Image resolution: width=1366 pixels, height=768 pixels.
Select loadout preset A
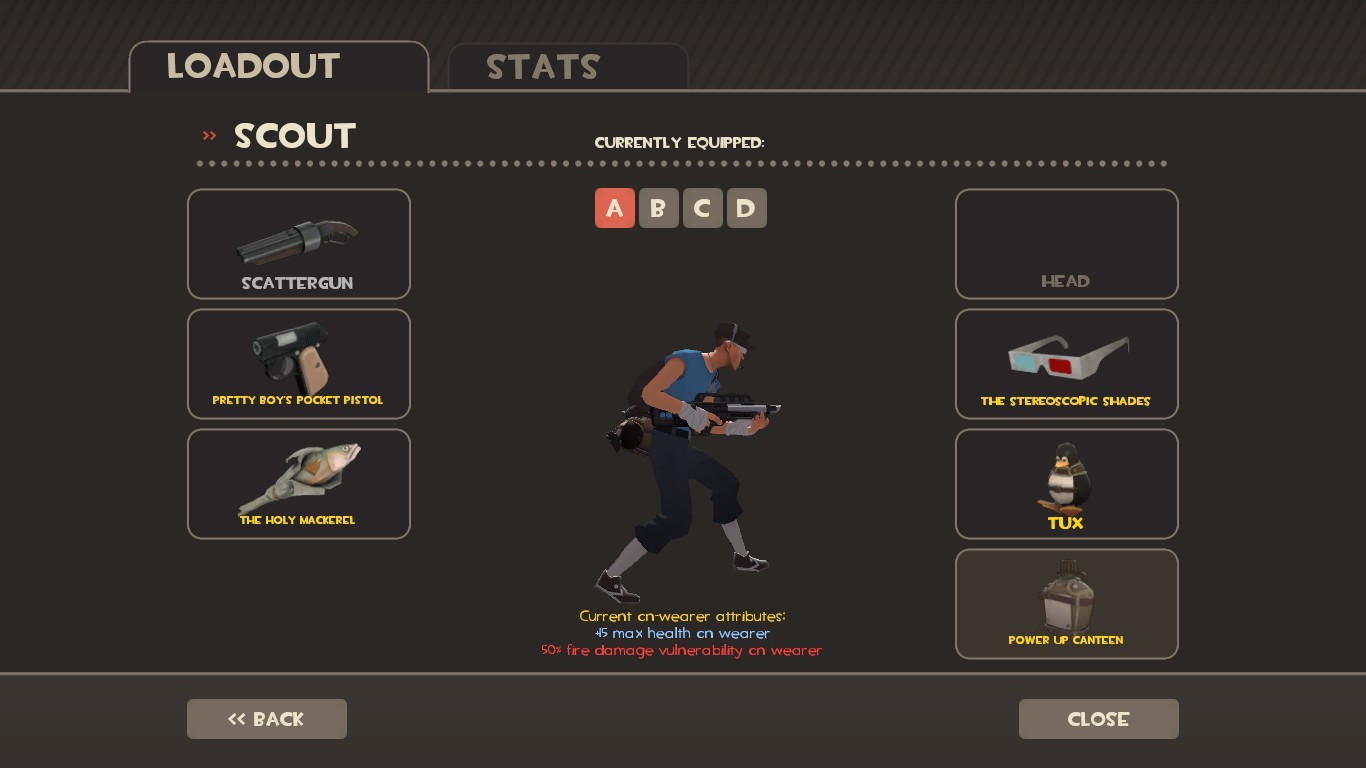615,208
